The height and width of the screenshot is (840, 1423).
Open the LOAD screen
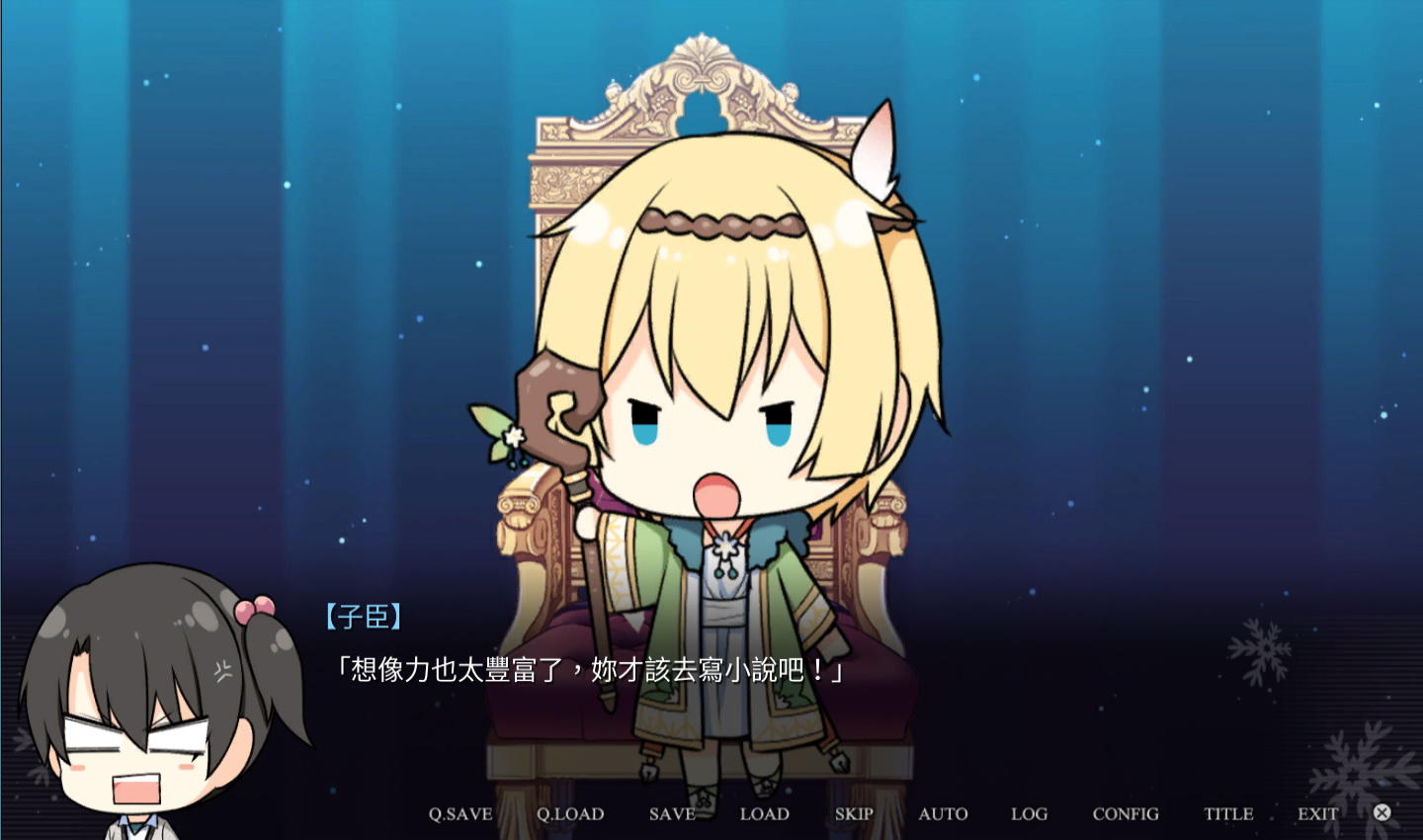pyautogui.click(x=764, y=813)
